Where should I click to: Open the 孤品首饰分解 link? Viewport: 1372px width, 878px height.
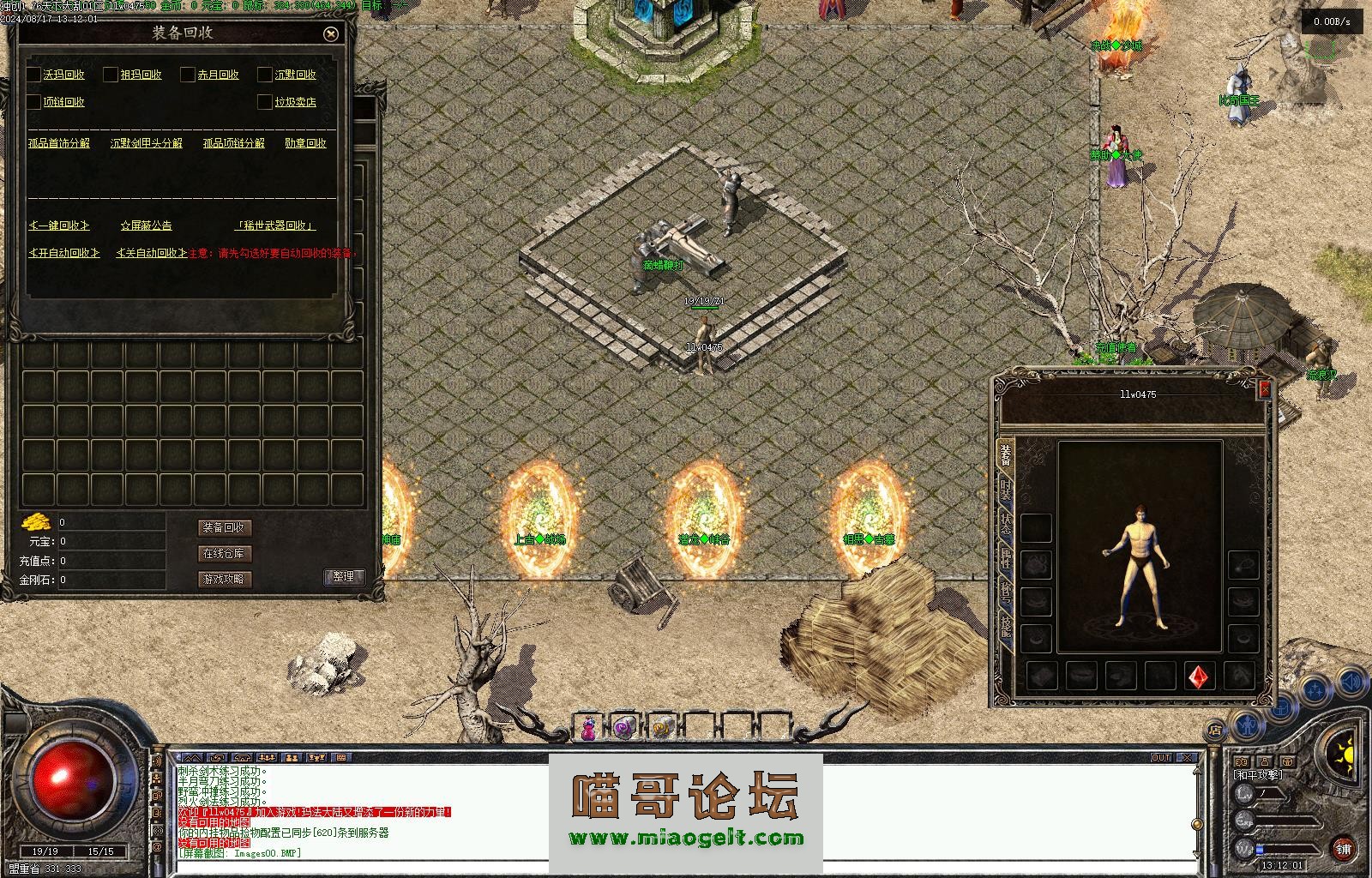tap(58, 143)
